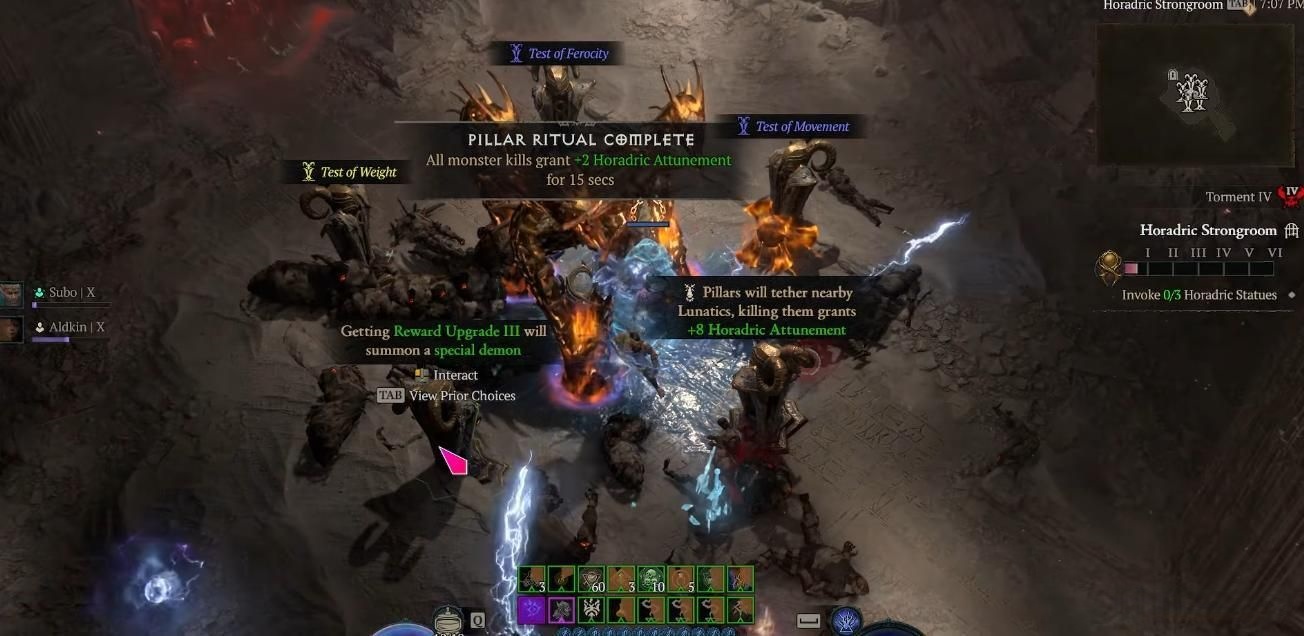Click the Torment IV difficulty emblem
This screenshot has width=1304, height=636.
point(1290,196)
